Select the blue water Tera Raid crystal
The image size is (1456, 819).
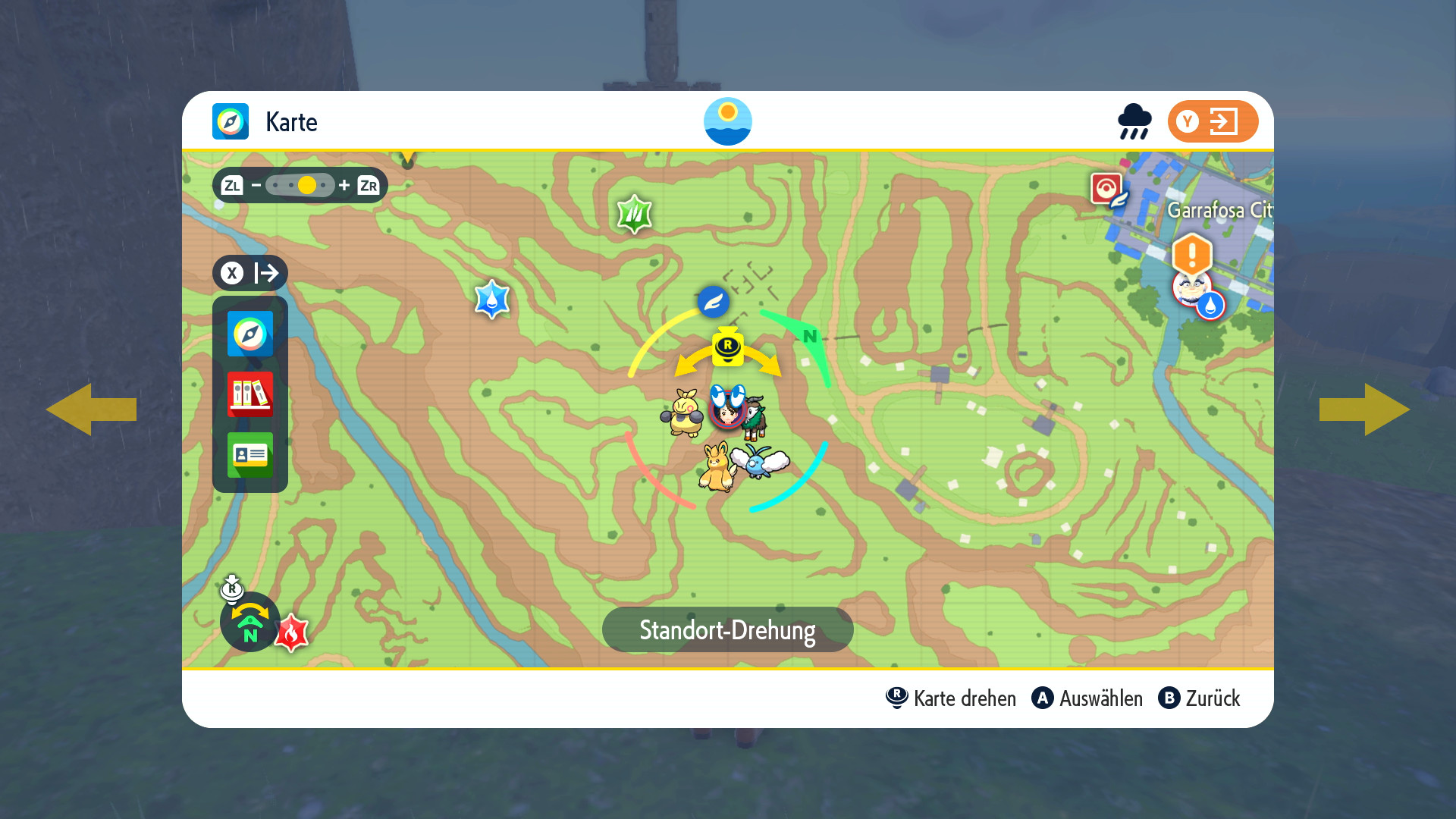click(x=492, y=300)
